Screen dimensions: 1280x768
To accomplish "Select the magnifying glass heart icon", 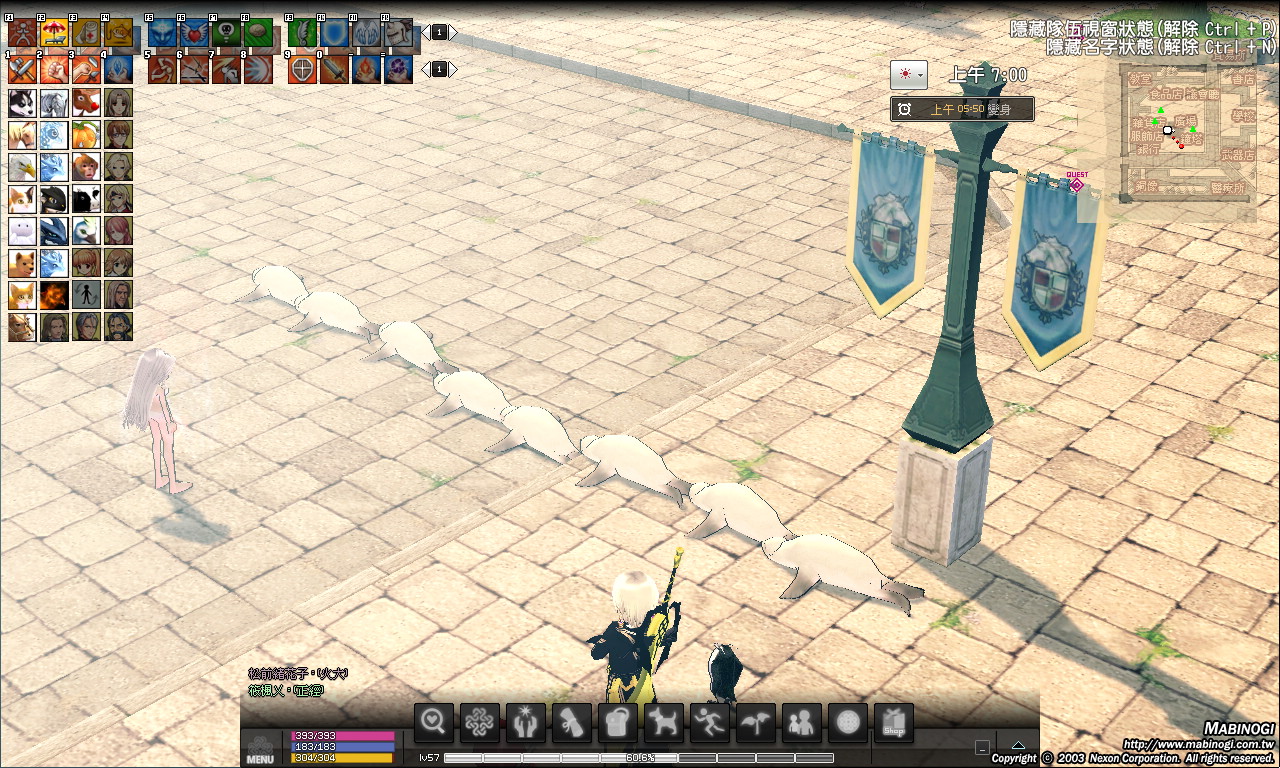I will [x=433, y=723].
